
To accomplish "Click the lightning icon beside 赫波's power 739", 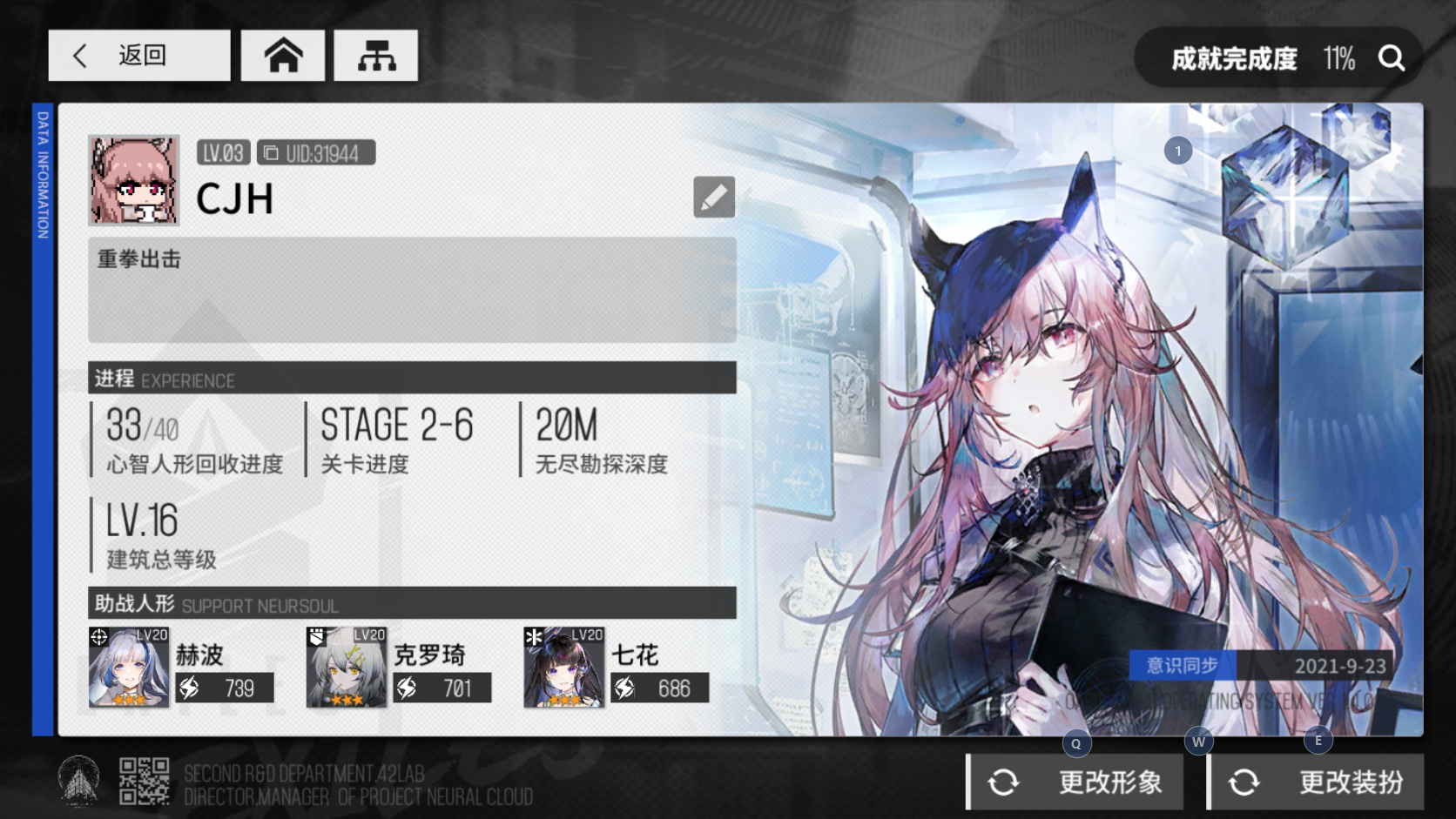I will 188,688.
